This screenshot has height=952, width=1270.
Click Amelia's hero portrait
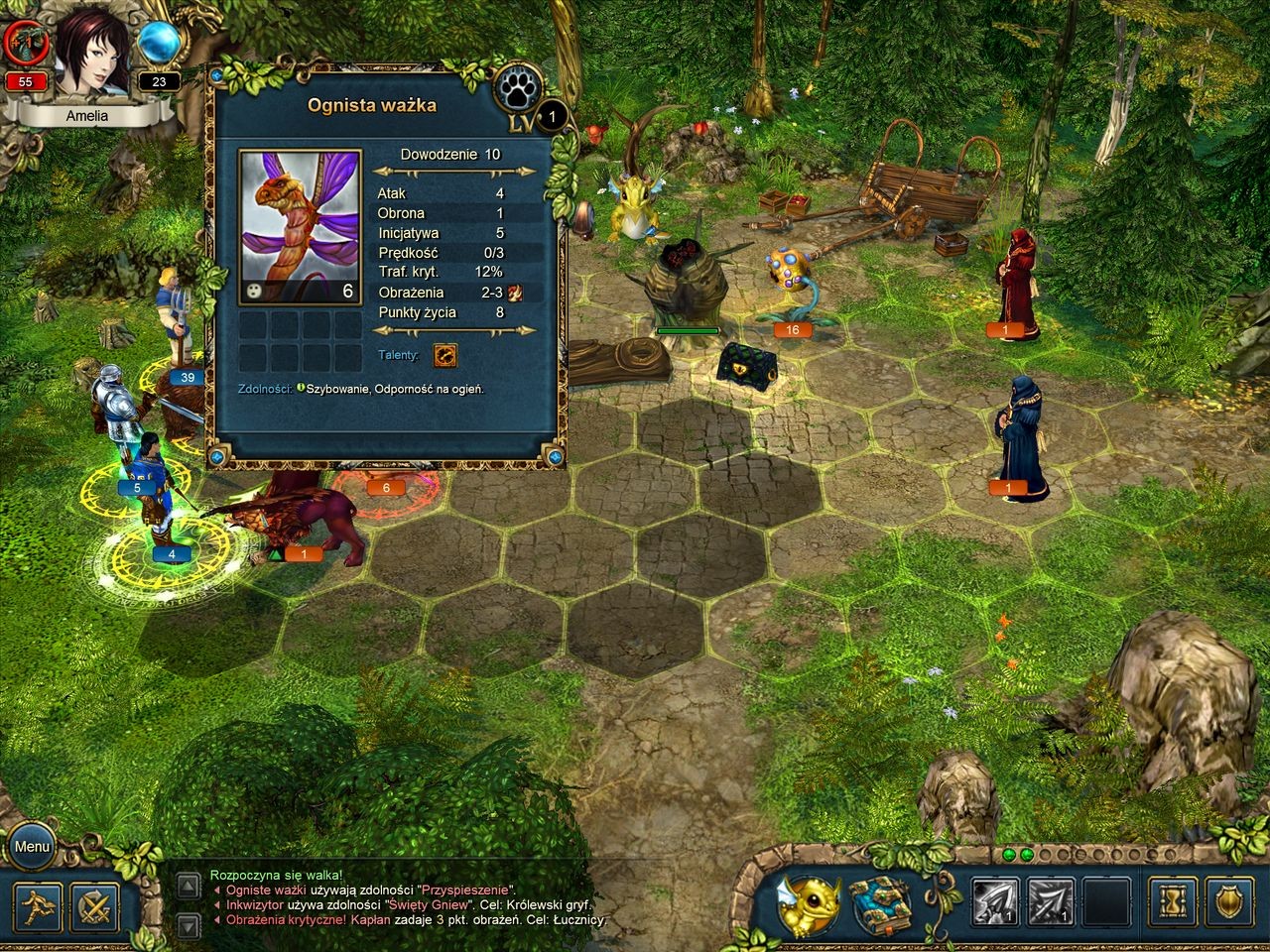click(x=91, y=52)
